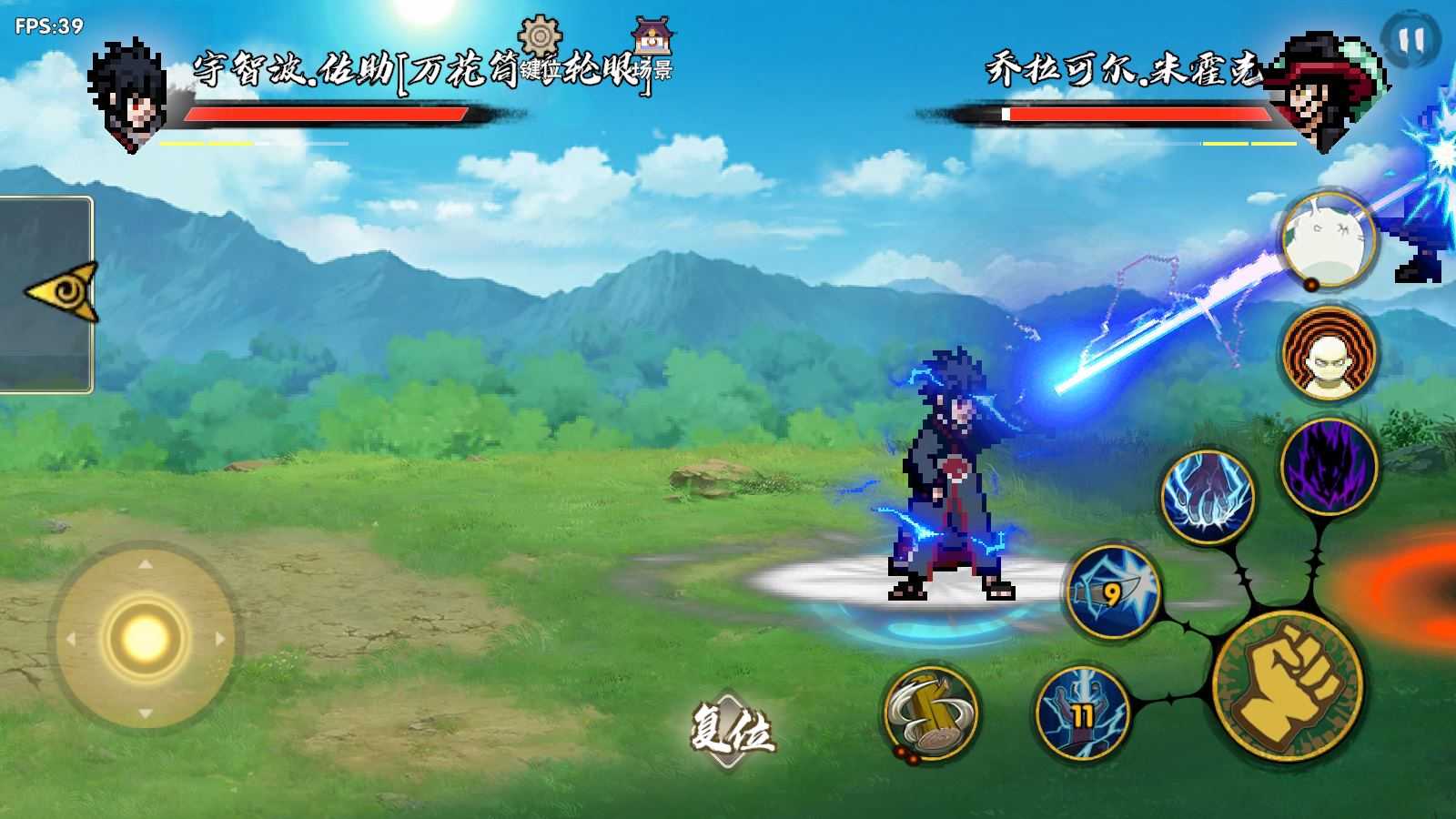
Task: Open the 场景 scene selector
Action: click(653, 47)
